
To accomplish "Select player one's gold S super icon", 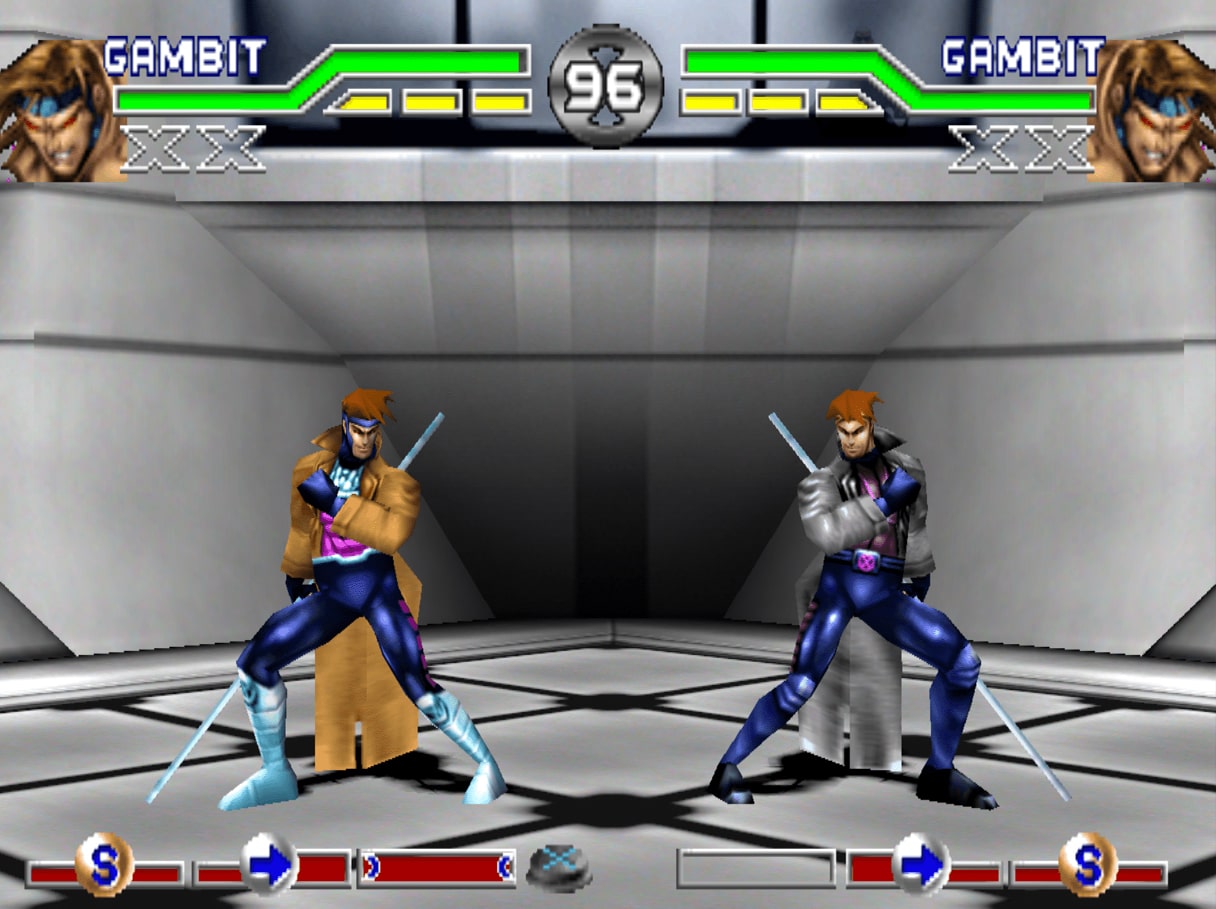I will (104, 864).
